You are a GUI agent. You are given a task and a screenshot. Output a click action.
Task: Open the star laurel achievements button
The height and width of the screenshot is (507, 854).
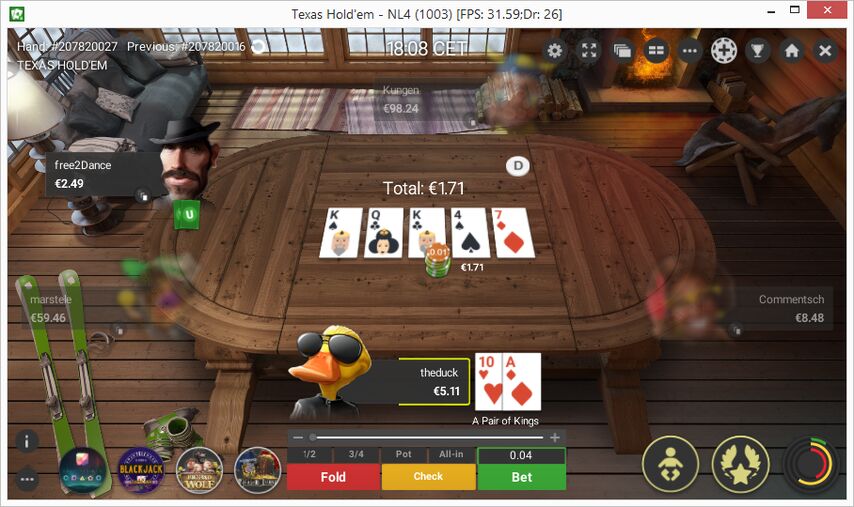click(740, 465)
